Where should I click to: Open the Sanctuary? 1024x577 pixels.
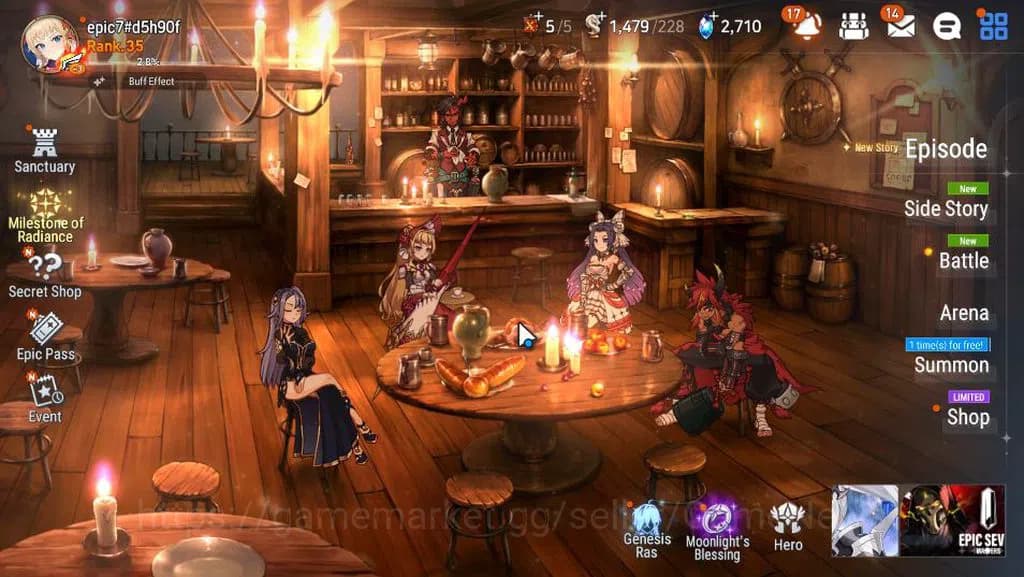(x=44, y=151)
